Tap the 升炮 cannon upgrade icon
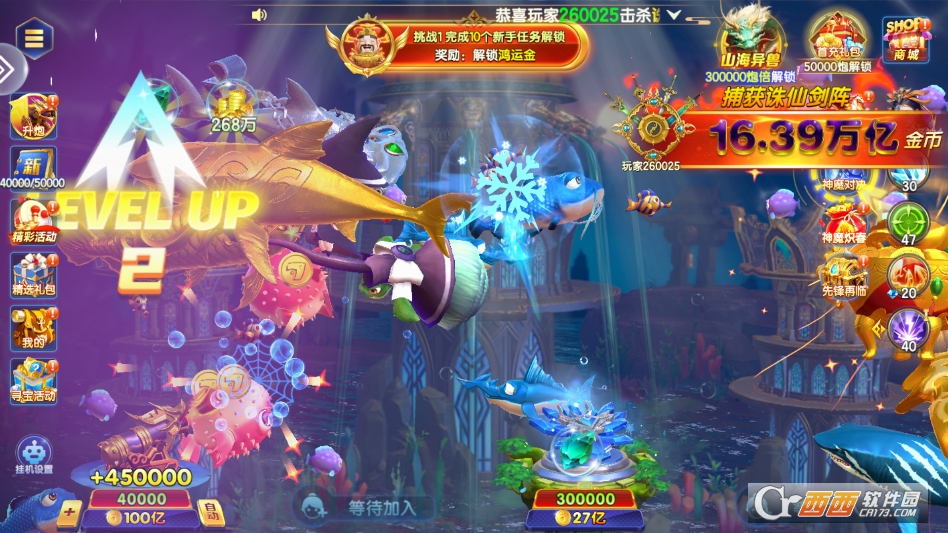This screenshot has width=948, height=533. click(x=32, y=118)
